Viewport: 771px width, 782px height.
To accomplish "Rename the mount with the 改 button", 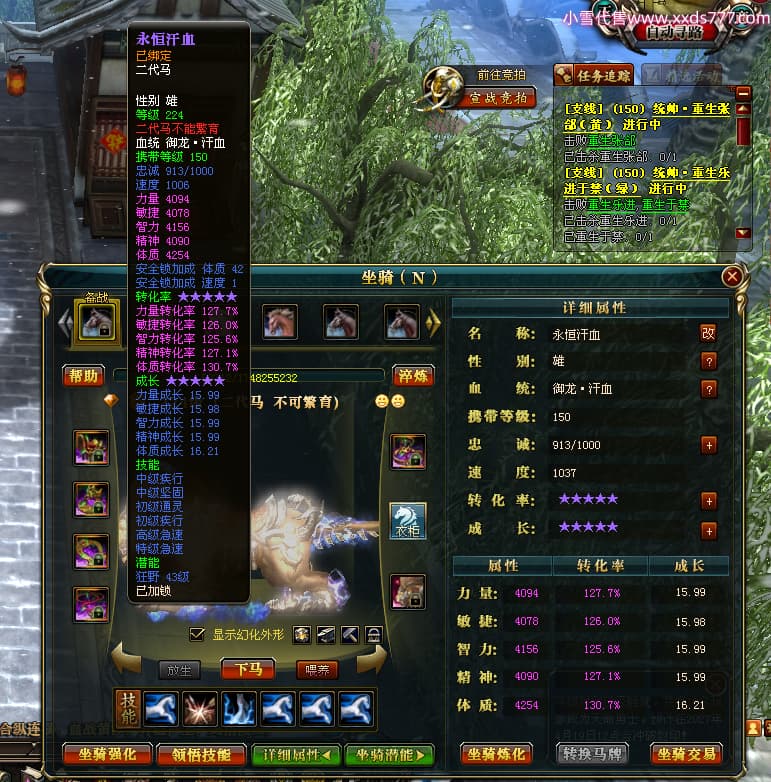I will pos(708,333).
